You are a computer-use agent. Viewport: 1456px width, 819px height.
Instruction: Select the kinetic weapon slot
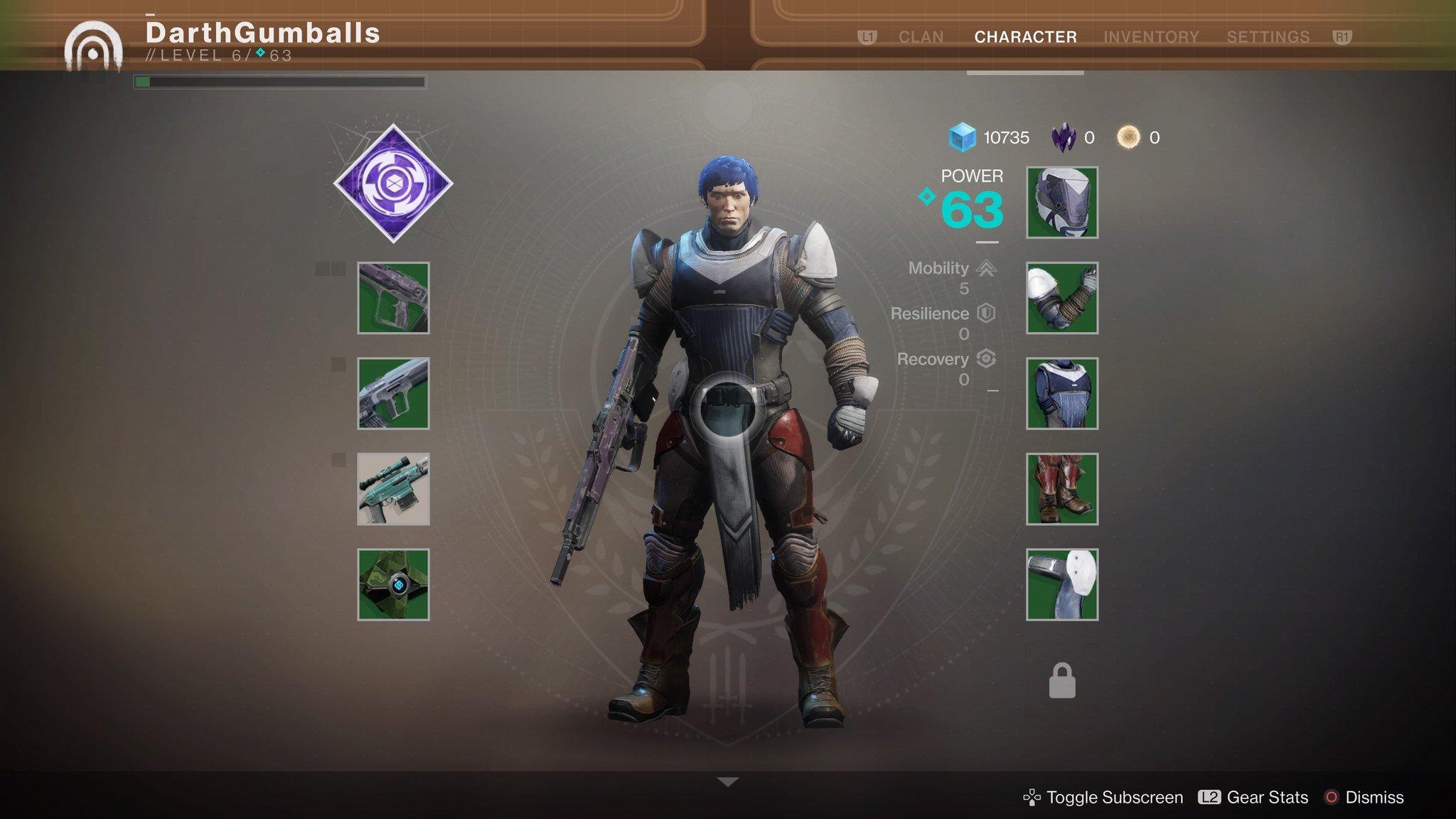(393, 298)
